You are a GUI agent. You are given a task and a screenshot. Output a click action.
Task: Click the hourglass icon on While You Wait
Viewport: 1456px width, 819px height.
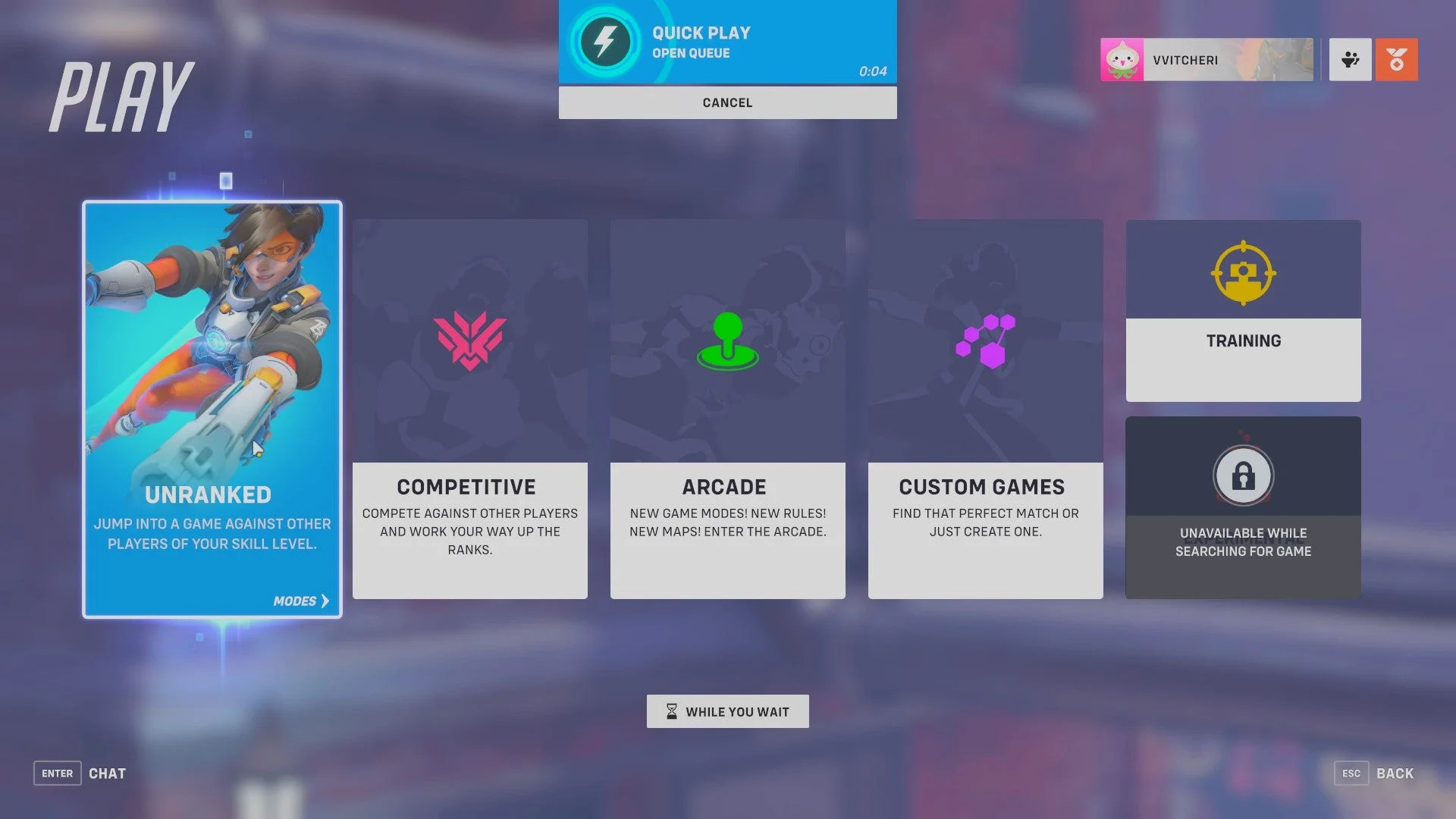click(670, 711)
